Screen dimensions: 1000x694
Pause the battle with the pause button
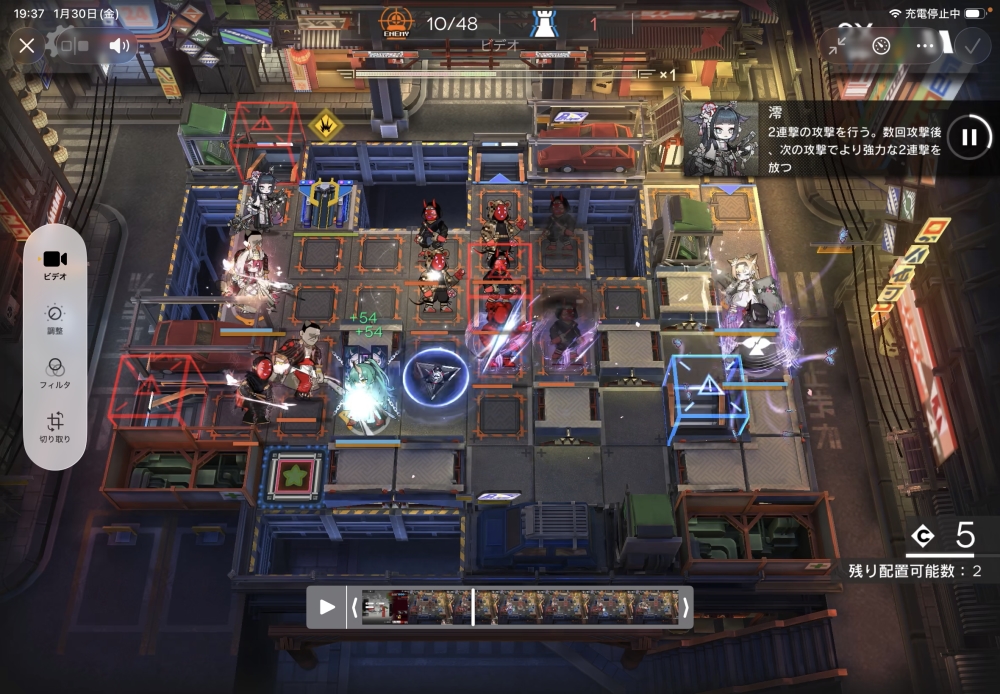pyautogui.click(x=968, y=137)
